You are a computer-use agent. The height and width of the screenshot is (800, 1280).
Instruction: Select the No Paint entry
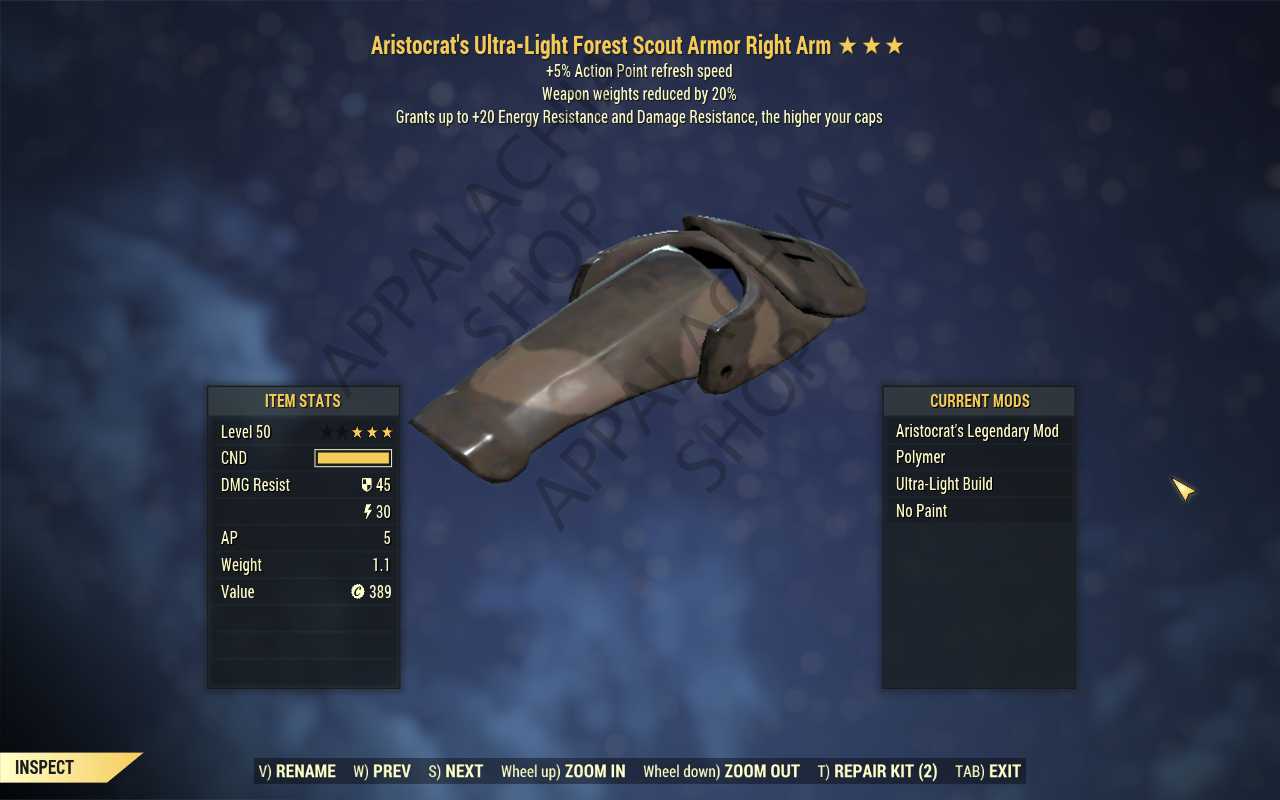click(977, 511)
